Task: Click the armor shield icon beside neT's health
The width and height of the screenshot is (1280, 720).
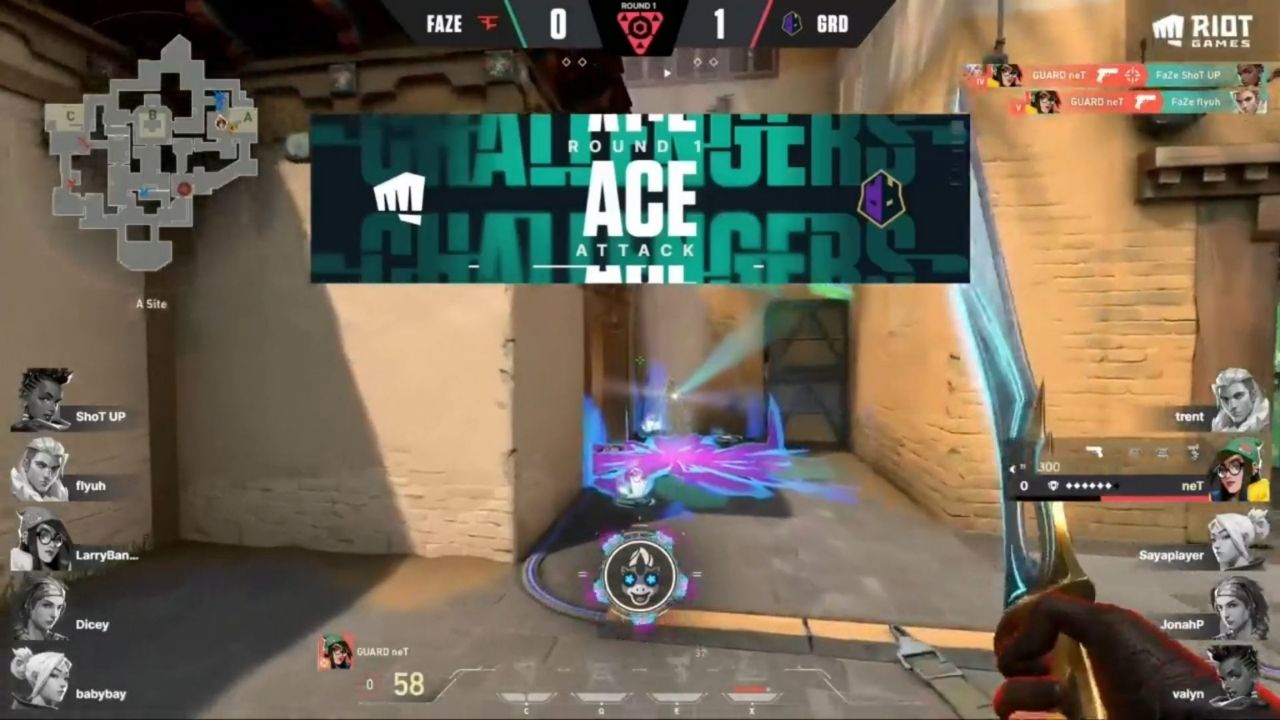Action: [1054, 485]
